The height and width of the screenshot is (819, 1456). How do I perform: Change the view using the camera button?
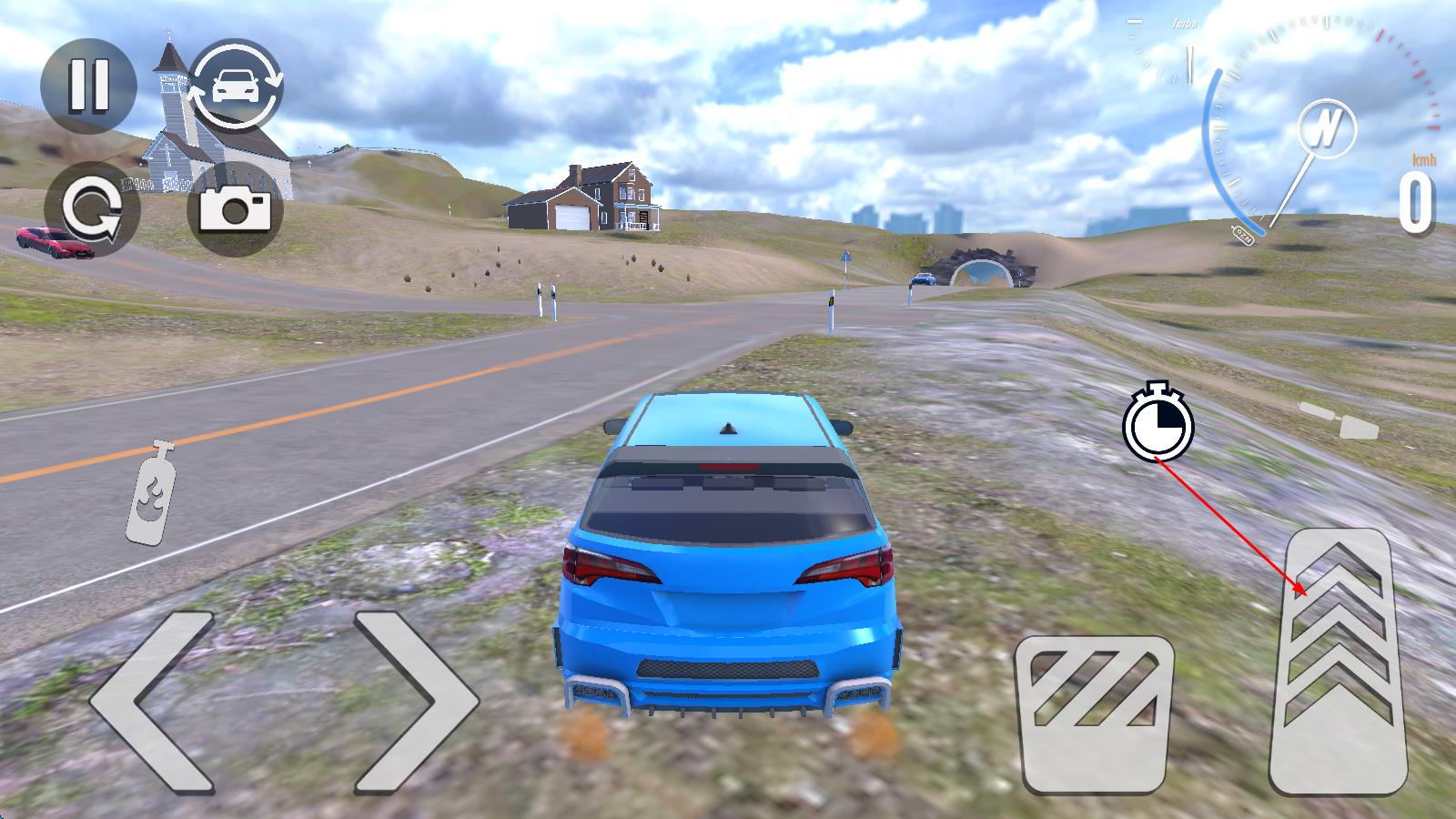click(x=235, y=209)
